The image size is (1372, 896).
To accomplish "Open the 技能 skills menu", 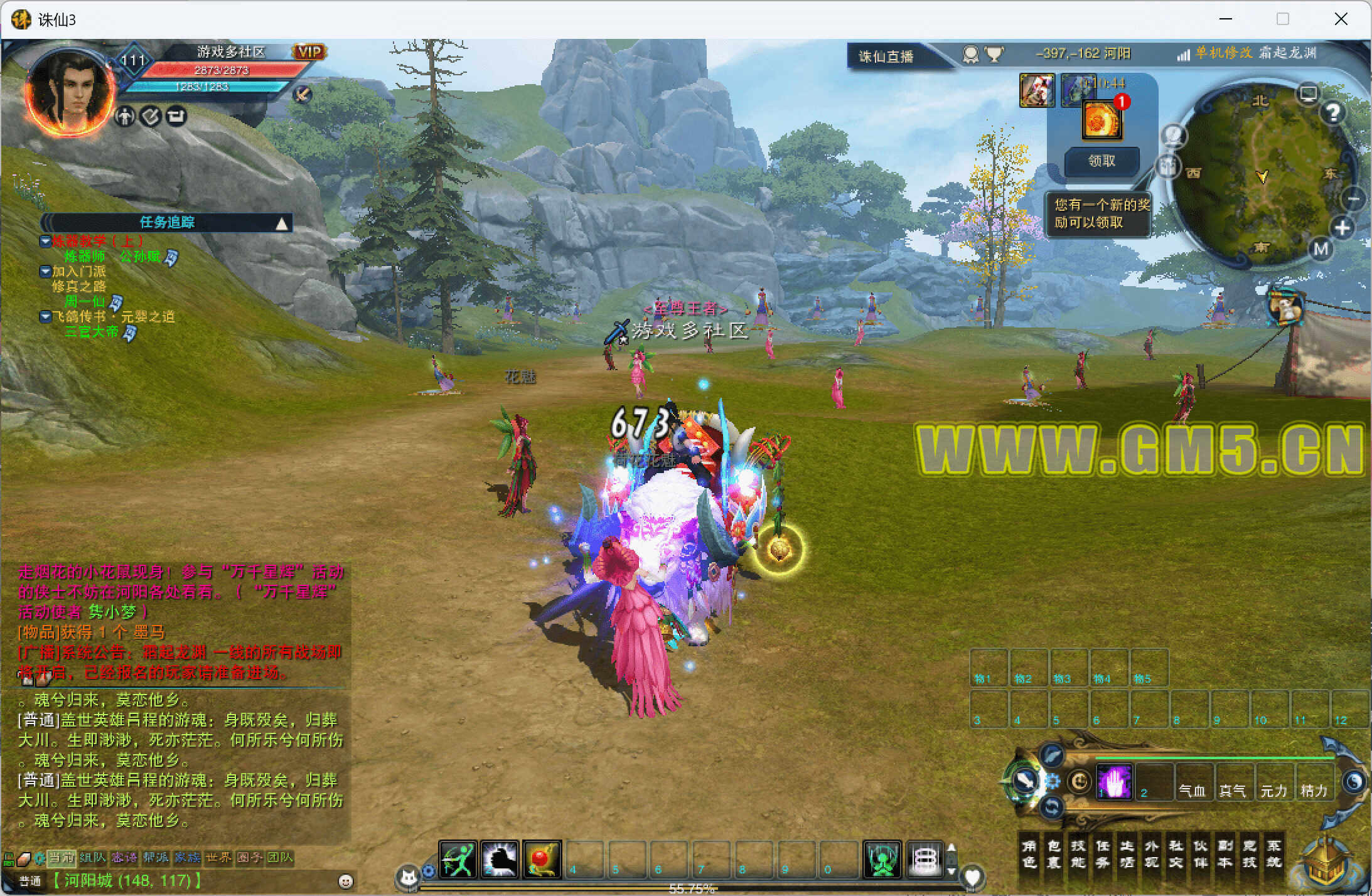I will (1078, 853).
